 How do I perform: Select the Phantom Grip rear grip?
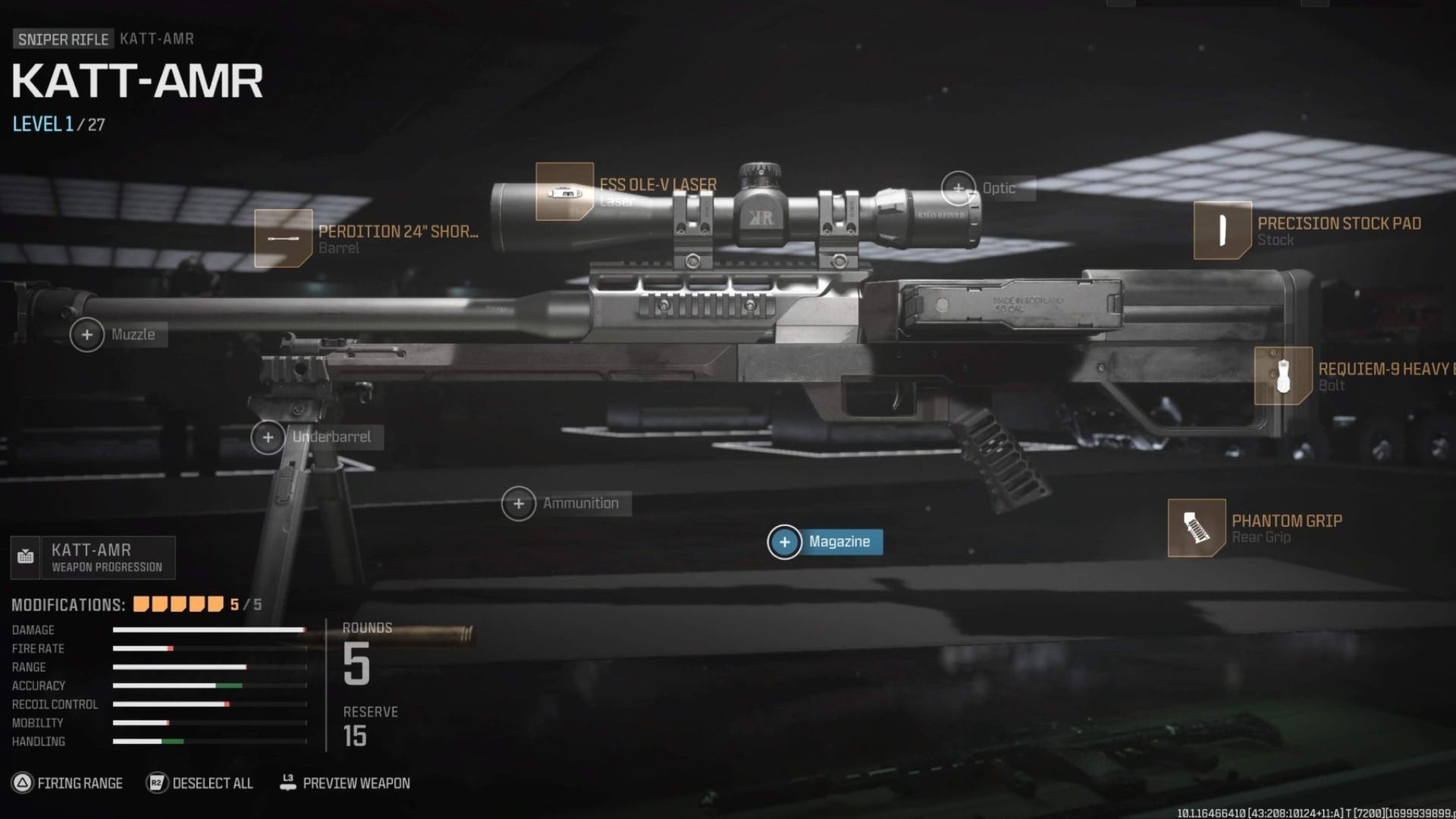pyautogui.click(x=1197, y=528)
